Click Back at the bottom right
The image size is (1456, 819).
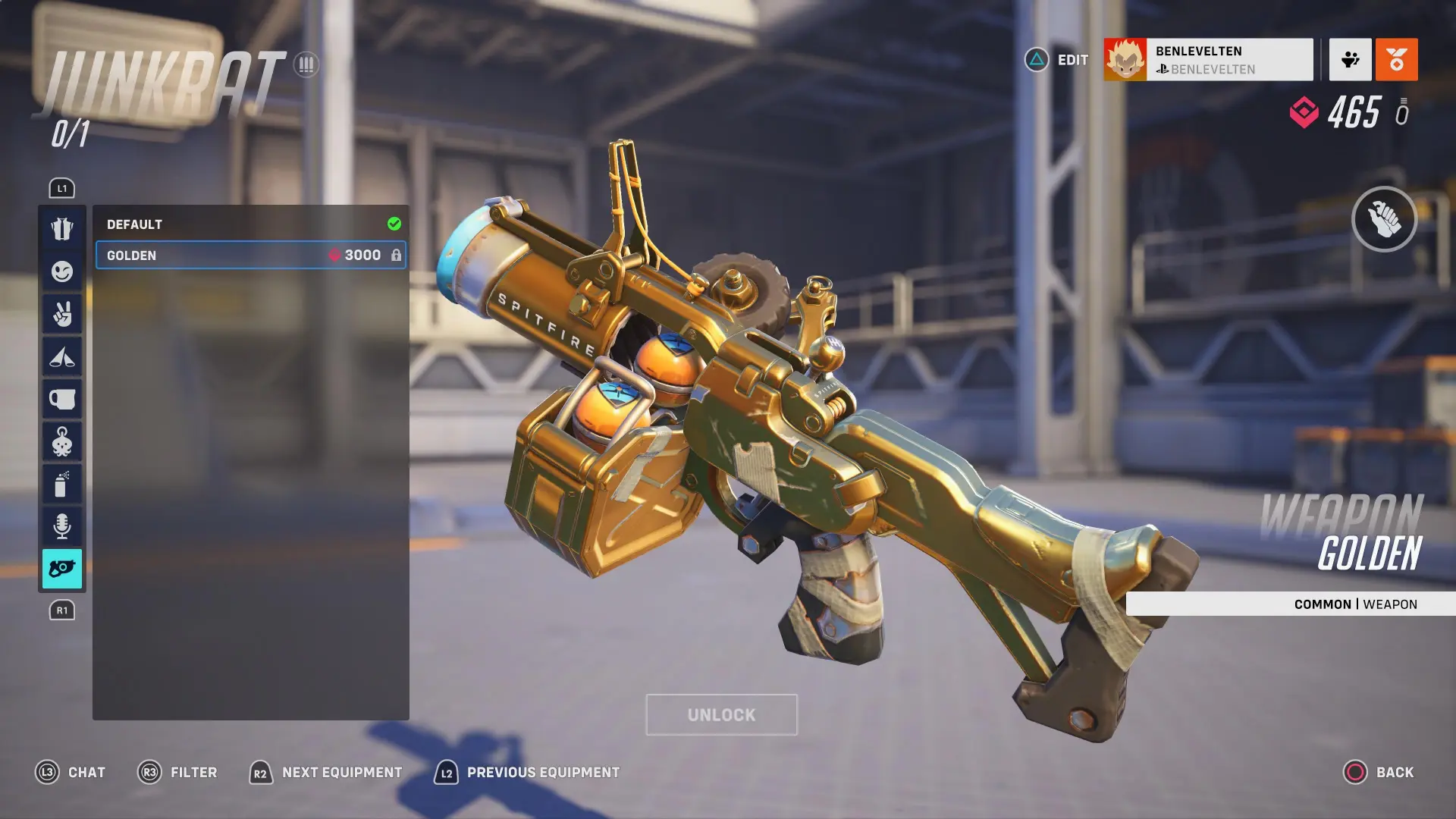(1383, 772)
